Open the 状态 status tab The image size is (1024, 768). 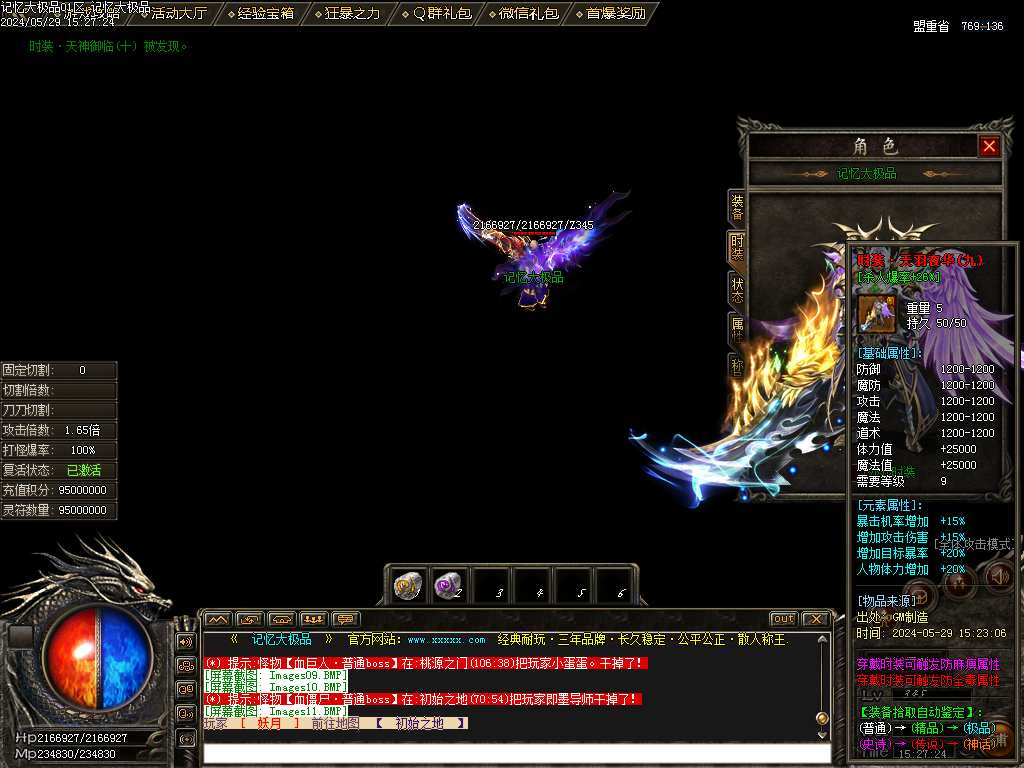737,290
